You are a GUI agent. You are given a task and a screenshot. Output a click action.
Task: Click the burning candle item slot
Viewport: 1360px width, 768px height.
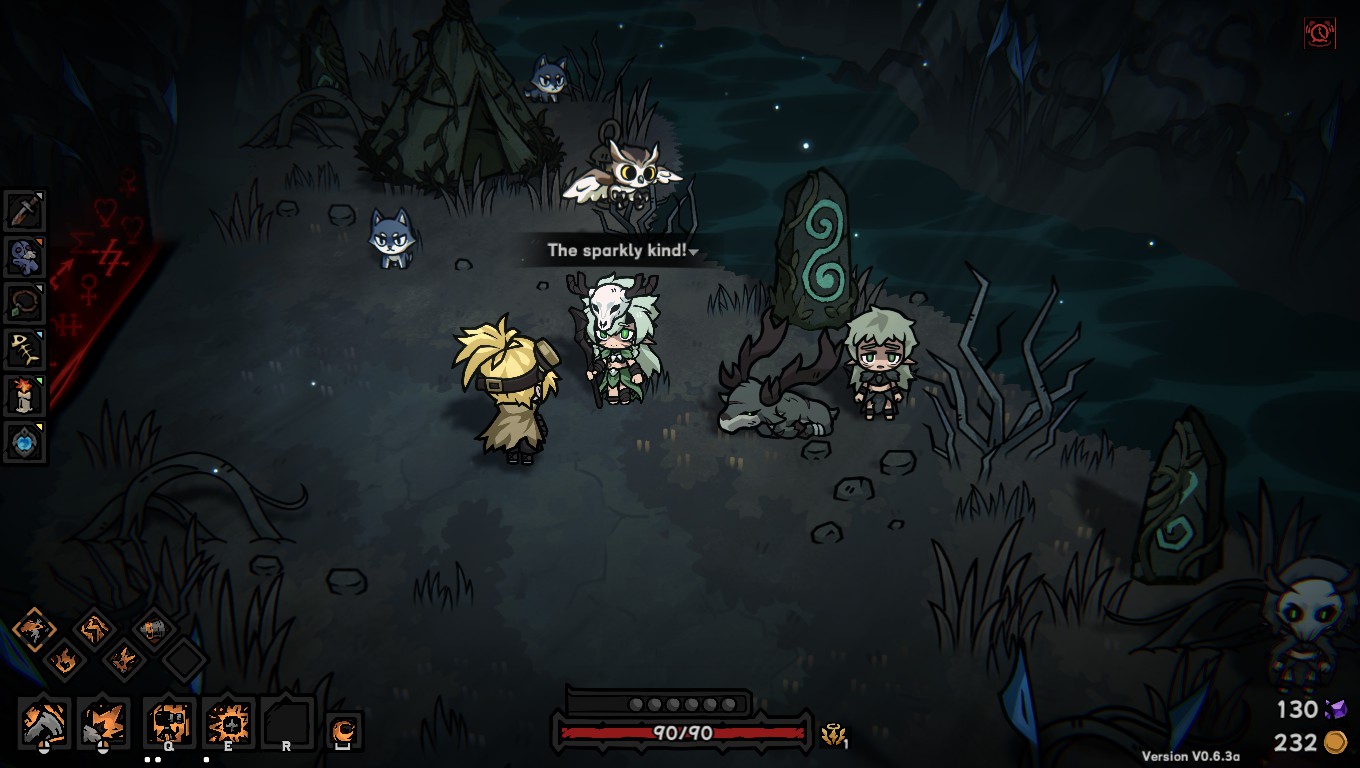coord(25,395)
